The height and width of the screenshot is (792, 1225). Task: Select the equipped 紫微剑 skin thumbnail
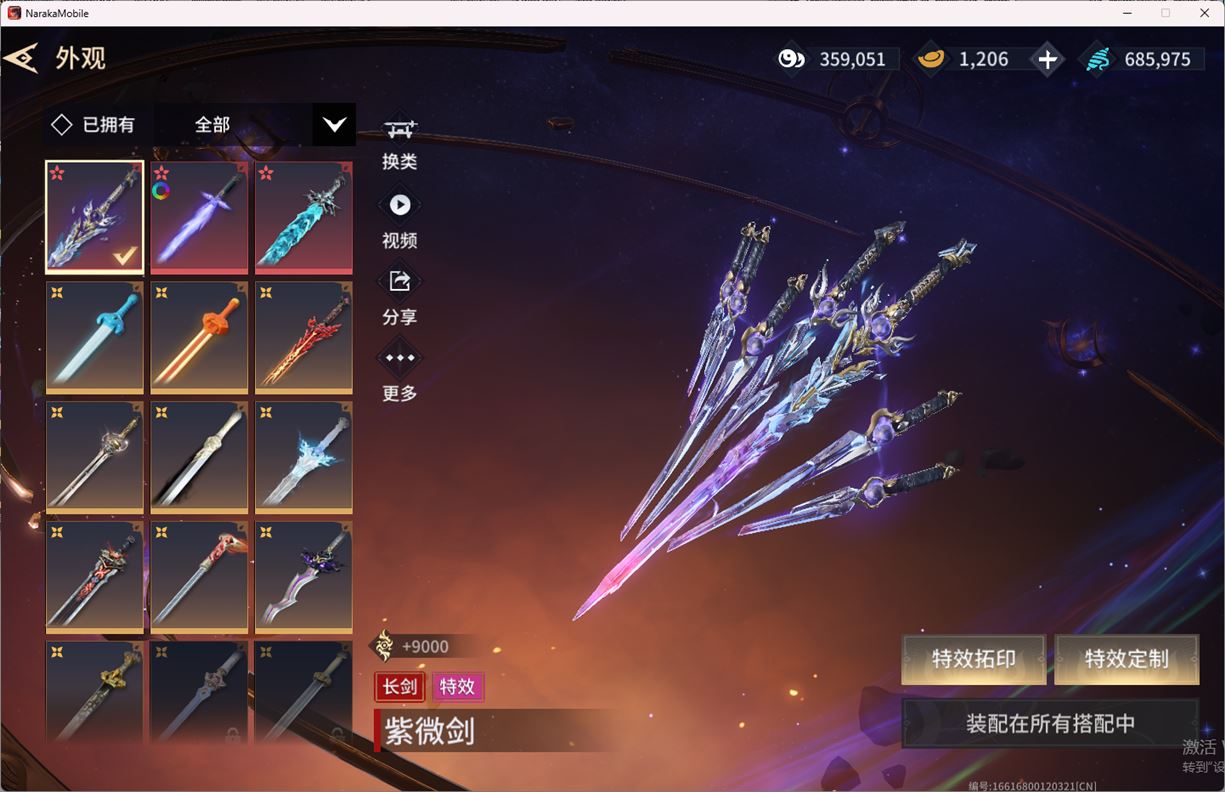tap(94, 216)
